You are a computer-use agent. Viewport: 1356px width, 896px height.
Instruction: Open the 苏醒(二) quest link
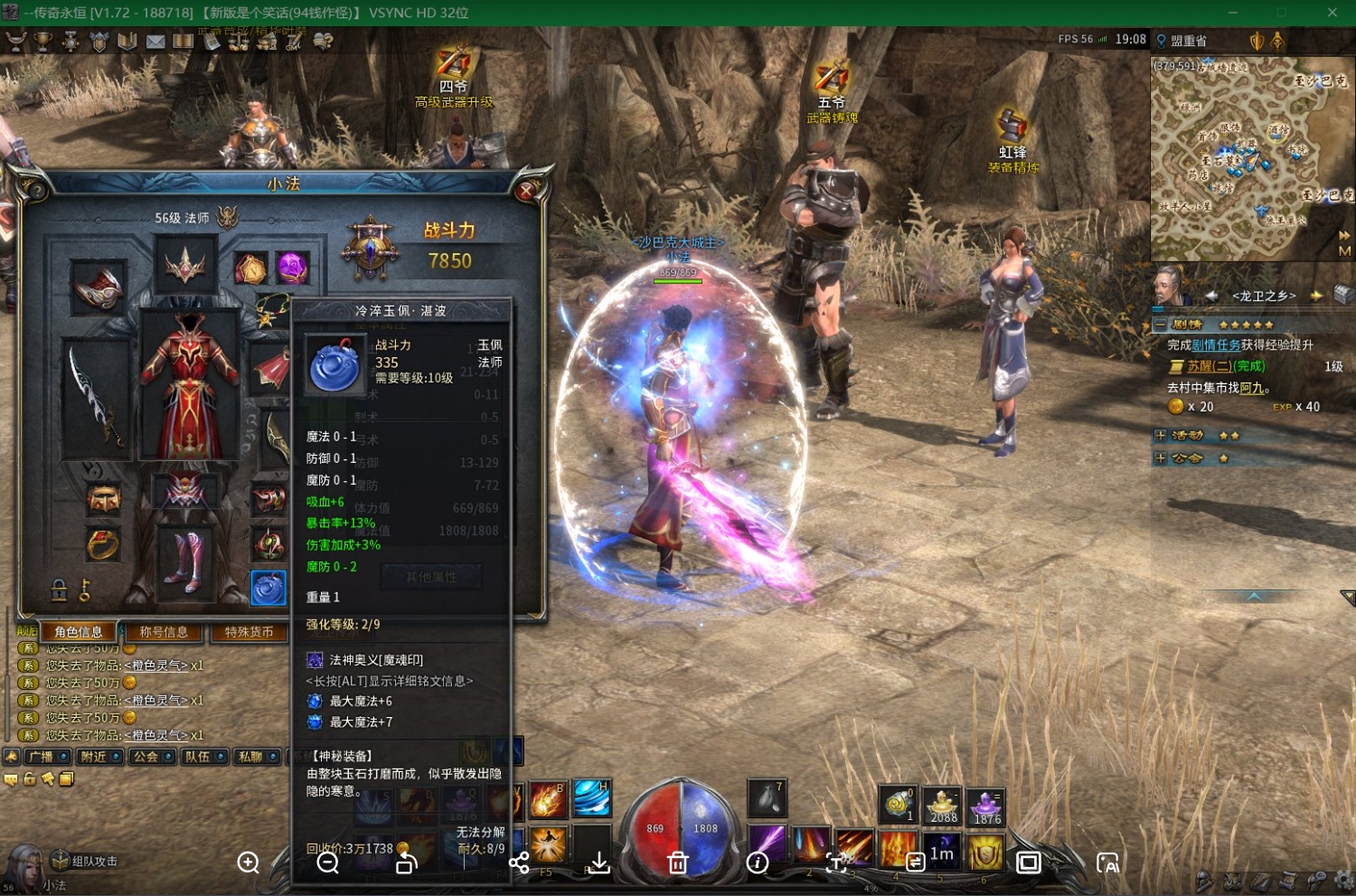point(1226,366)
